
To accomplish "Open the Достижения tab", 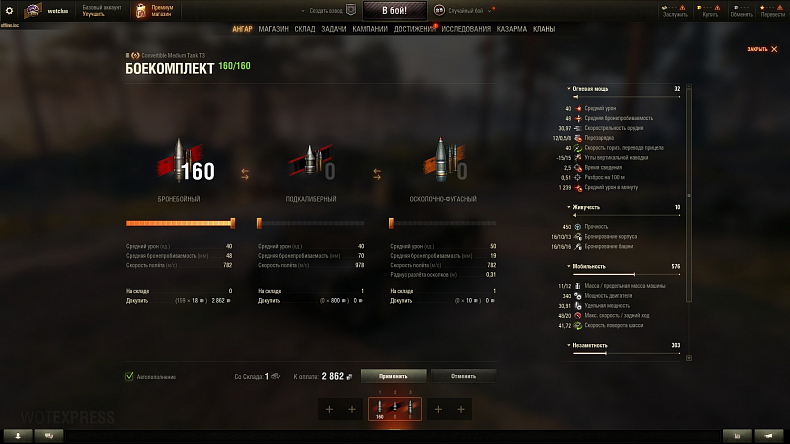I will pos(414,29).
